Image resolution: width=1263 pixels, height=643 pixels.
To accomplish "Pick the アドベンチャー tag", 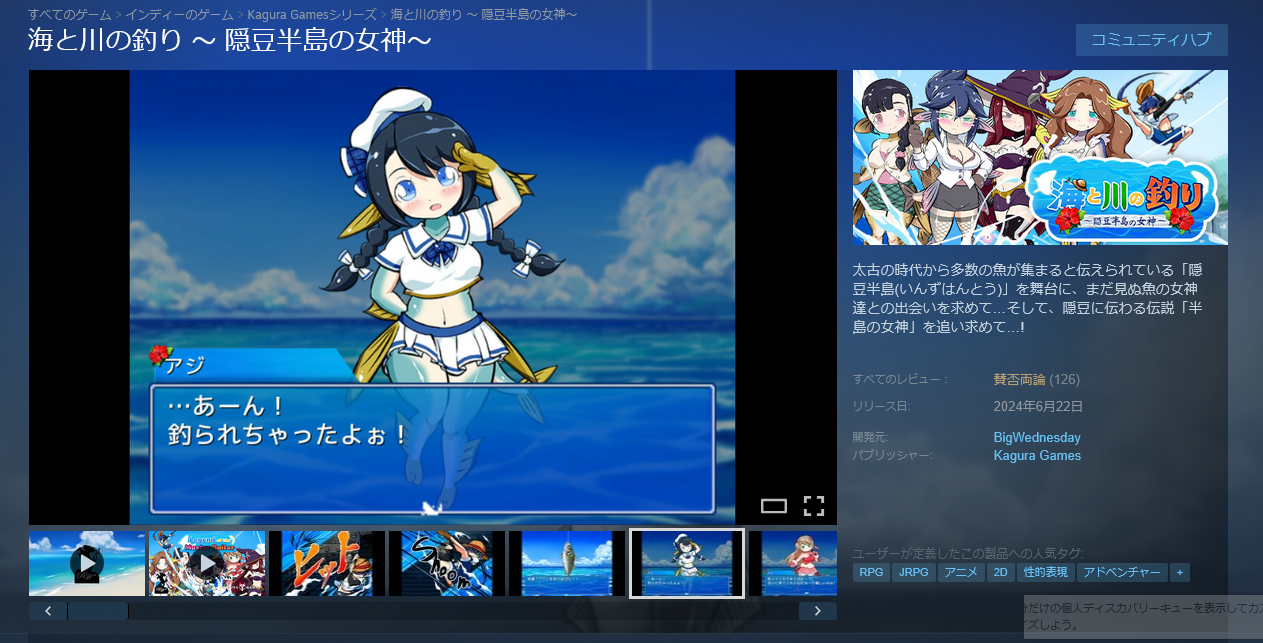I will pyautogui.click(x=1123, y=573).
